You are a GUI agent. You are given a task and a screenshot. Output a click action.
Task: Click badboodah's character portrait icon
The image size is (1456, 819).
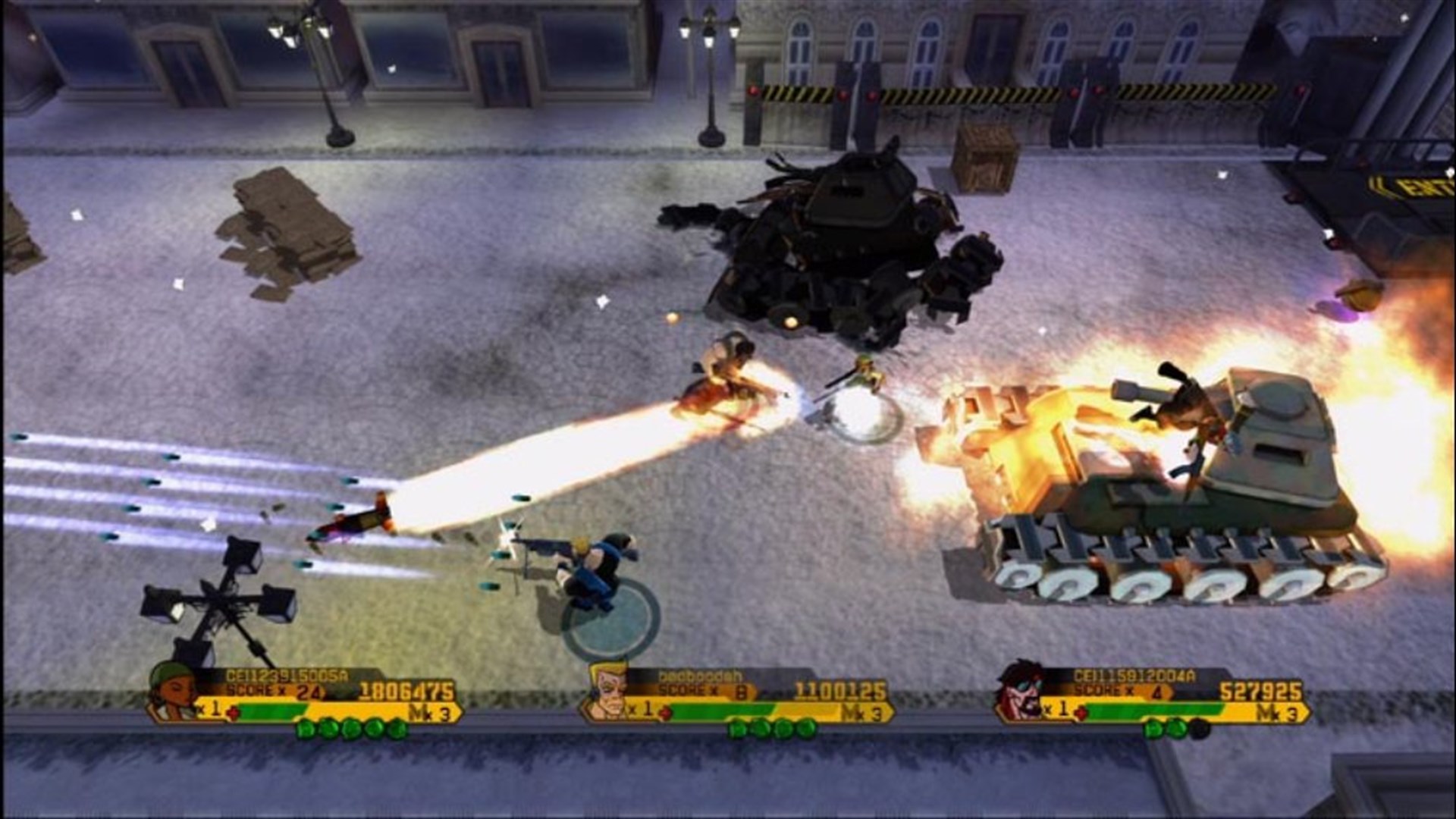coord(608,692)
